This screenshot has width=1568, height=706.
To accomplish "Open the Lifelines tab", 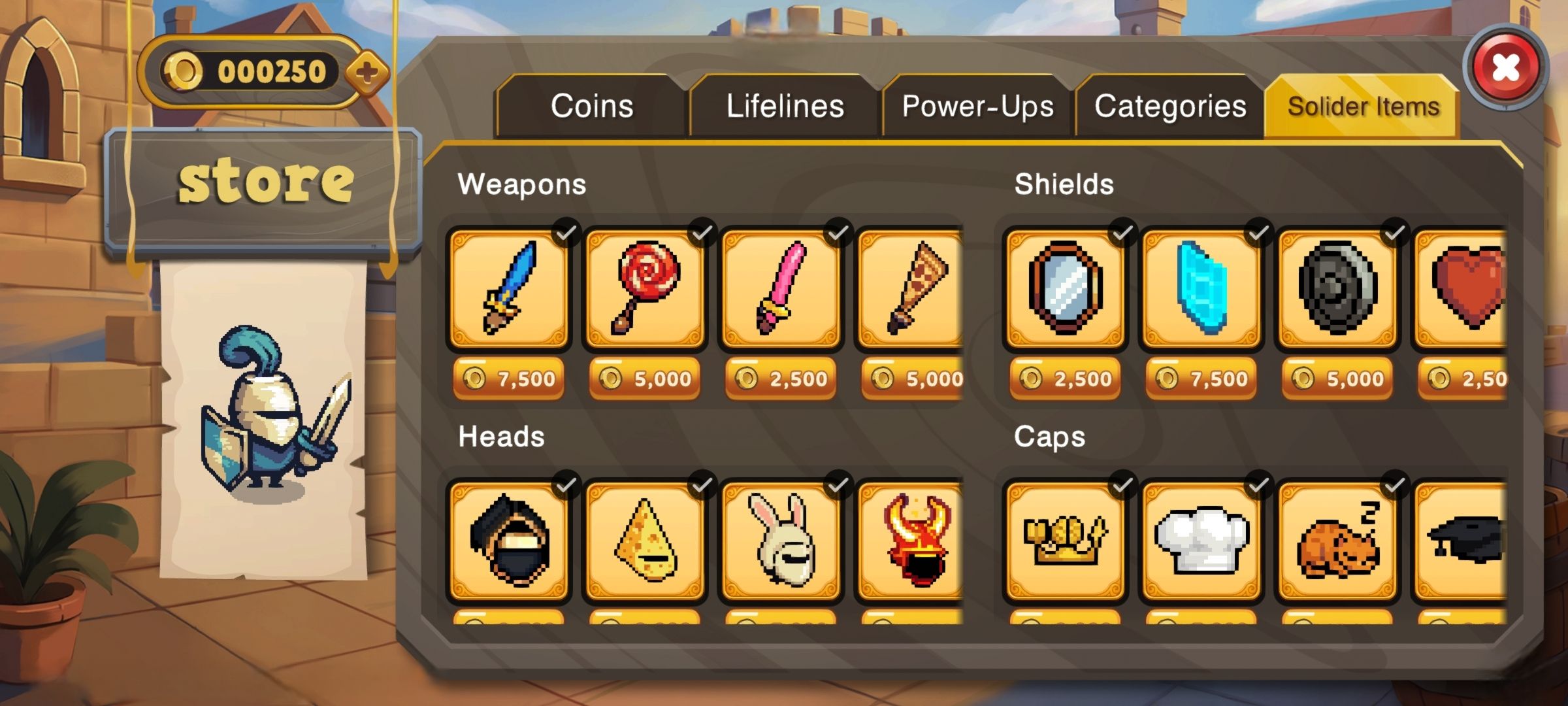I will [x=785, y=107].
